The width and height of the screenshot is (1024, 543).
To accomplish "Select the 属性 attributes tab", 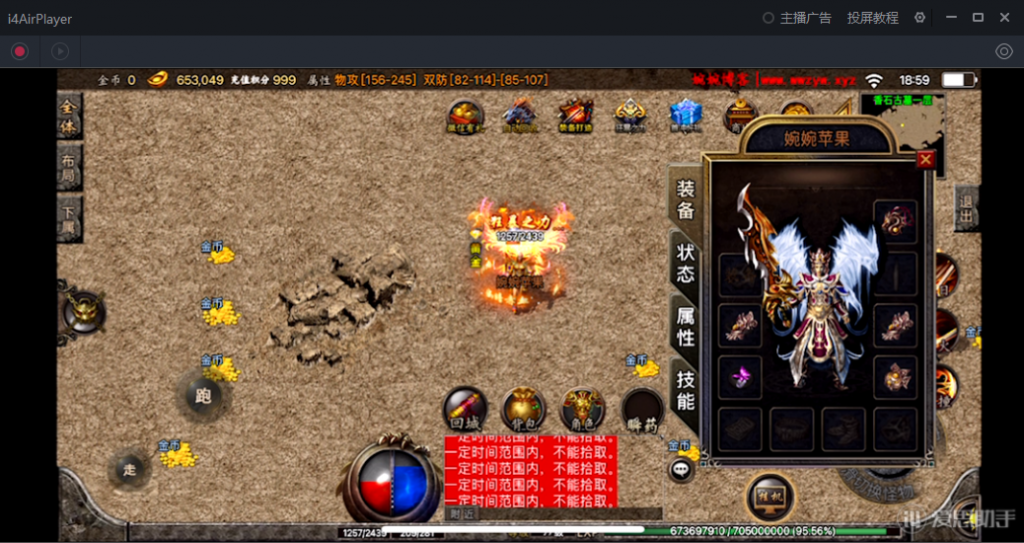I will [686, 326].
